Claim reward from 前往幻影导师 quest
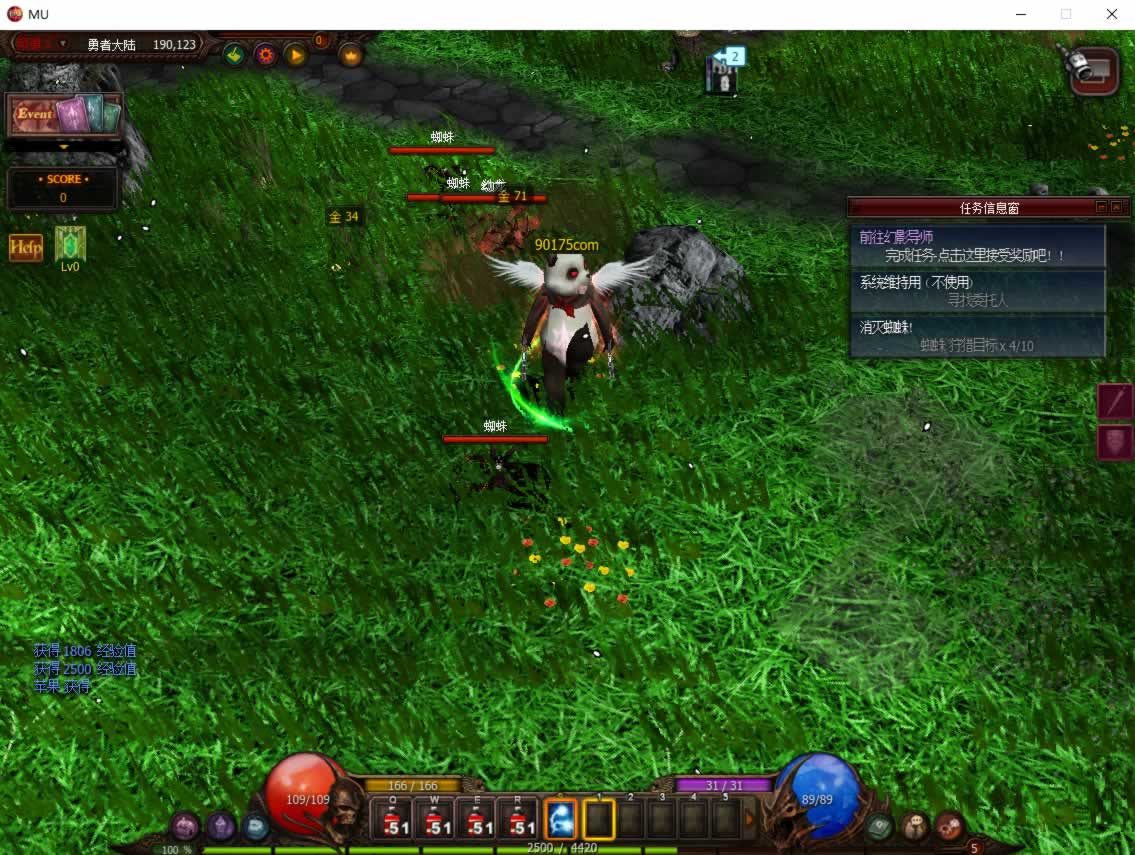The image size is (1135, 855). pos(976,256)
